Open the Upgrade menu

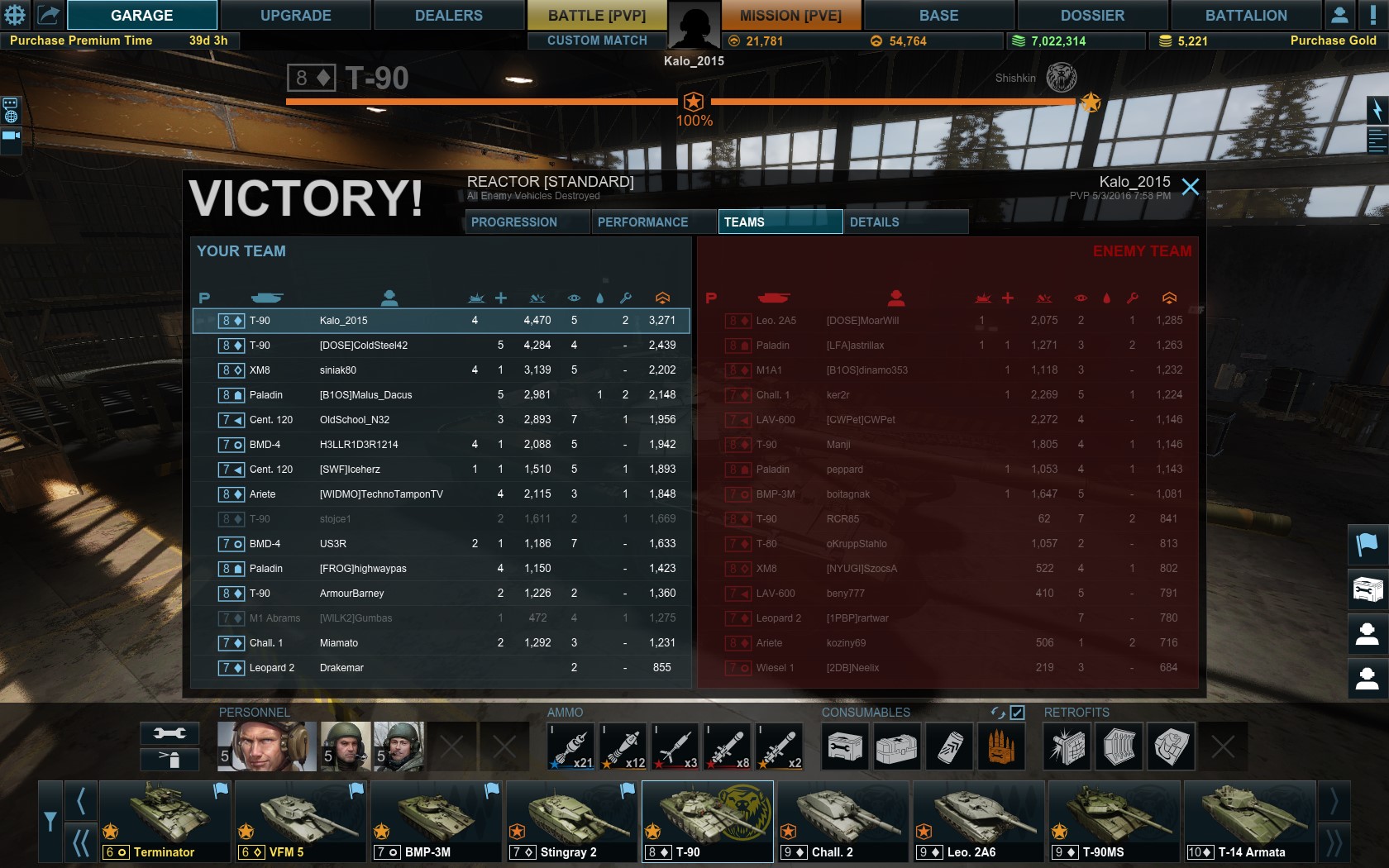click(x=295, y=15)
